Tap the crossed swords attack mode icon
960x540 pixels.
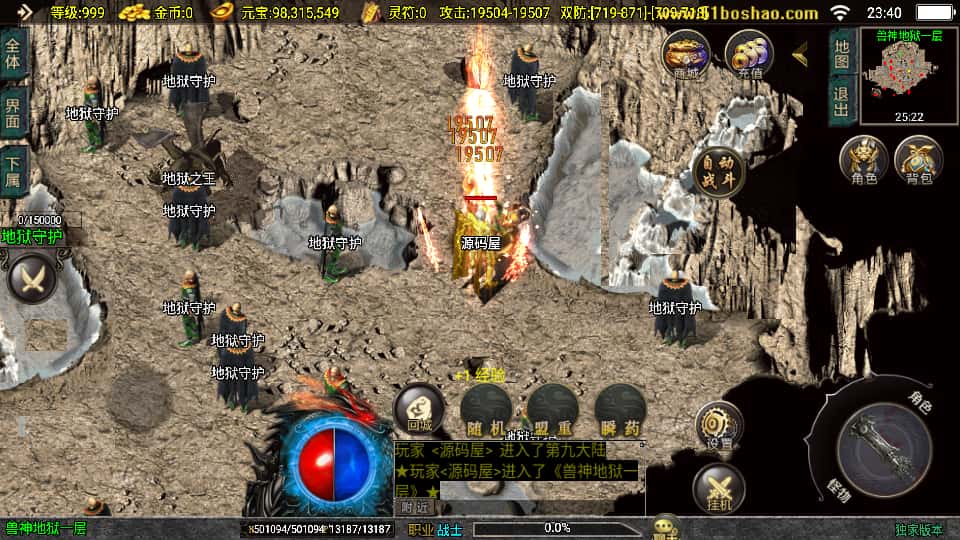pyautogui.click(x=32, y=279)
